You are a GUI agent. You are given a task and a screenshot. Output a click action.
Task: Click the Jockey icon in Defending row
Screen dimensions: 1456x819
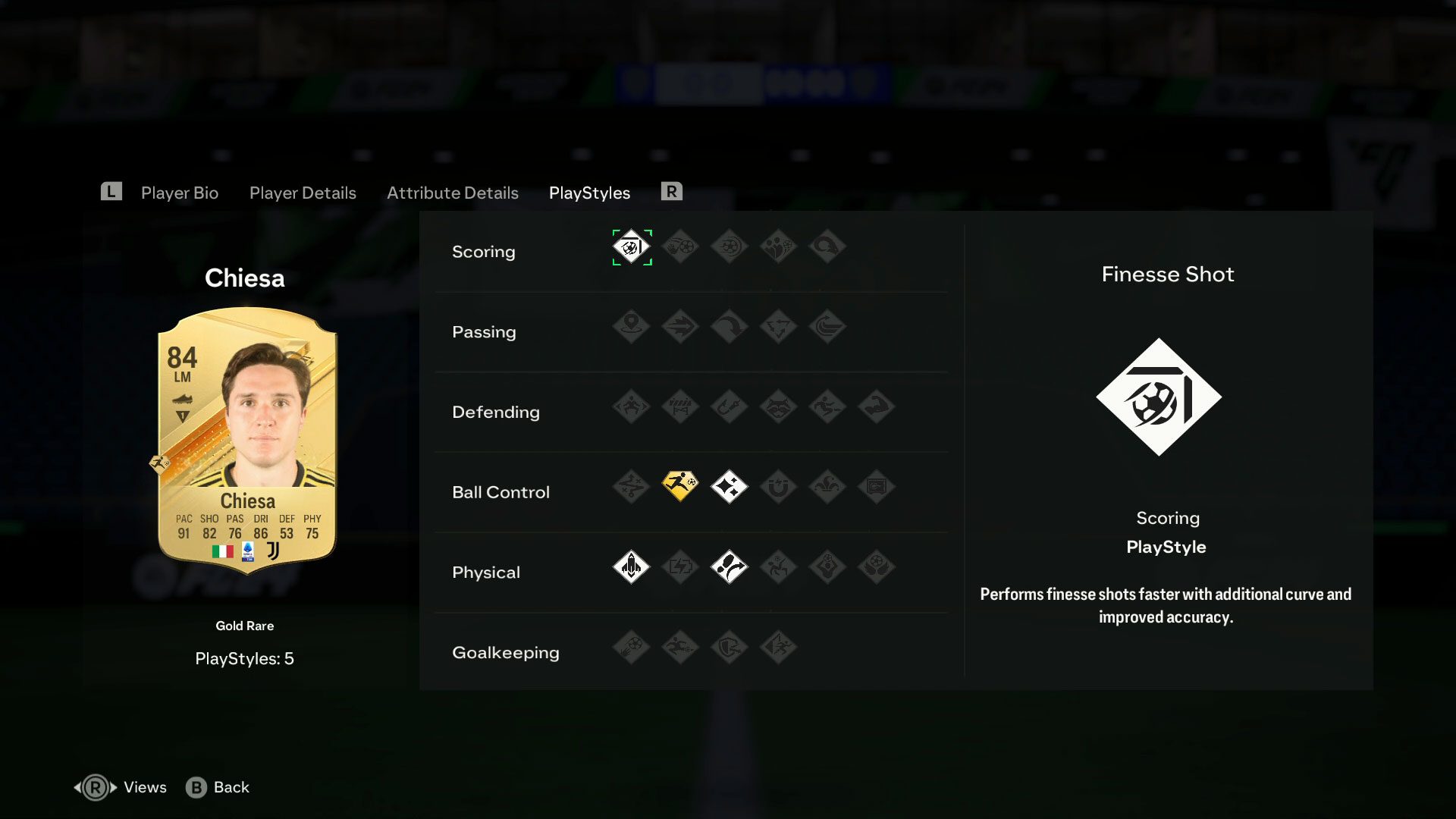pos(632,407)
